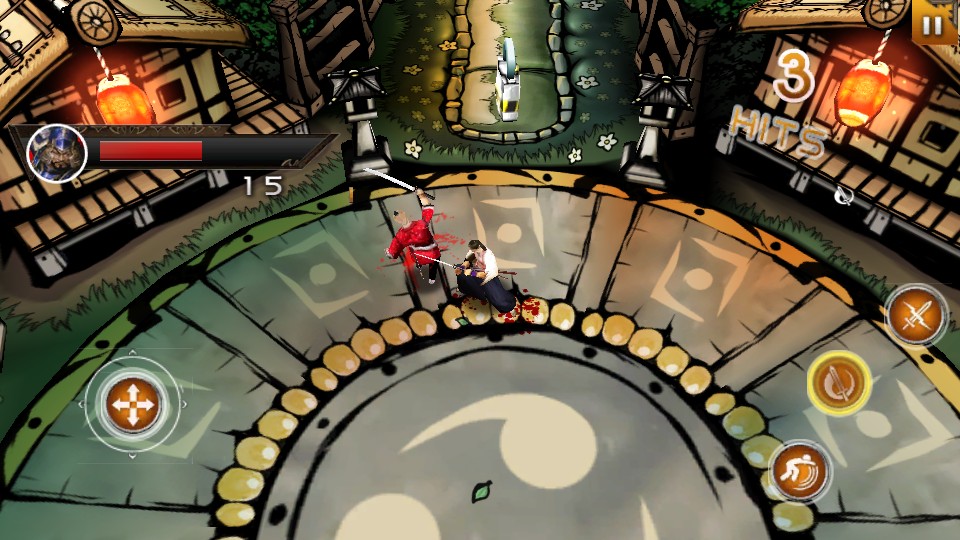This screenshot has width=960, height=540.
Task: Pause the game with the top-right button
Action: pyautogui.click(x=934, y=22)
